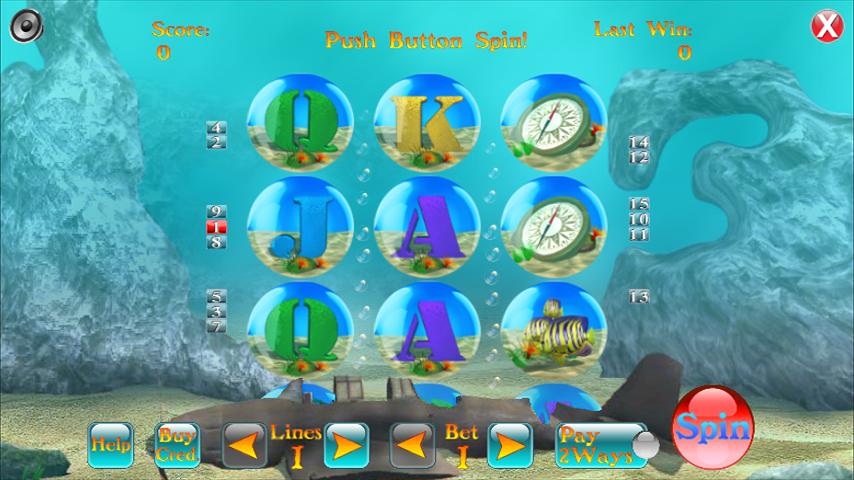Open the Help screen

click(x=110, y=445)
